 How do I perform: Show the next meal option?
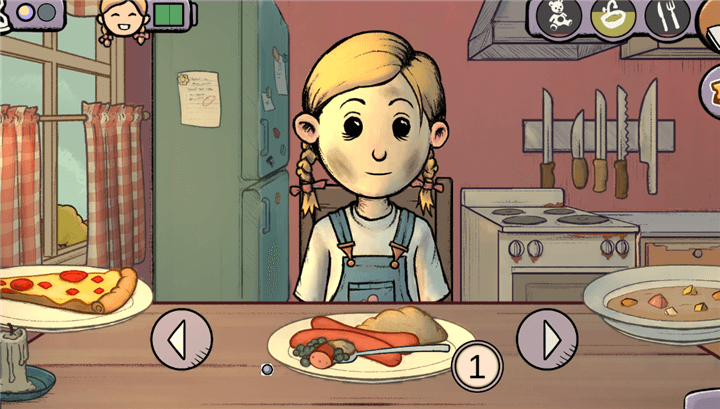(x=547, y=340)
